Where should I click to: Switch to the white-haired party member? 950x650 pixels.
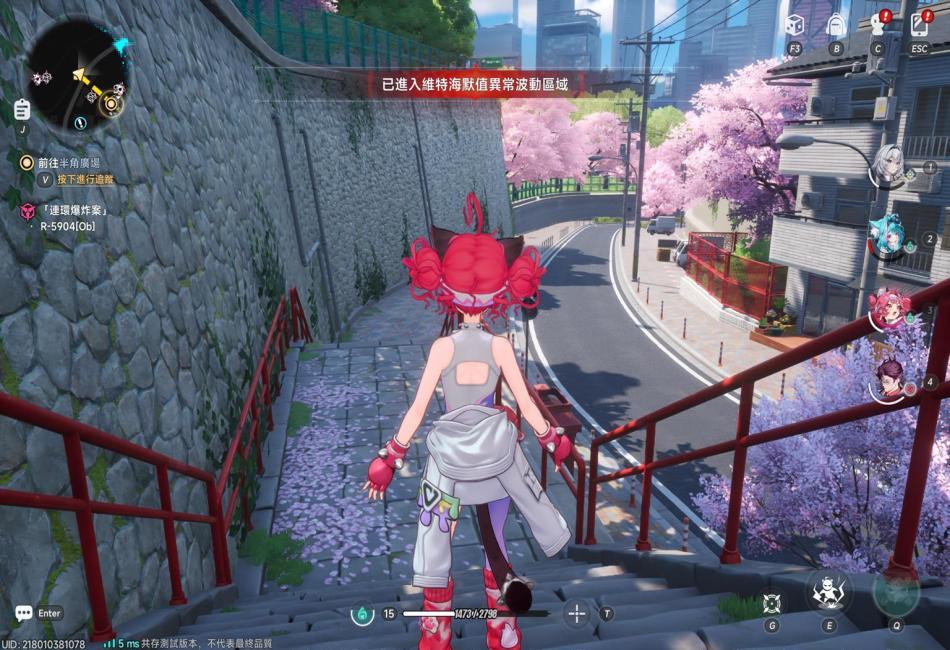click(x=887, y=165)
